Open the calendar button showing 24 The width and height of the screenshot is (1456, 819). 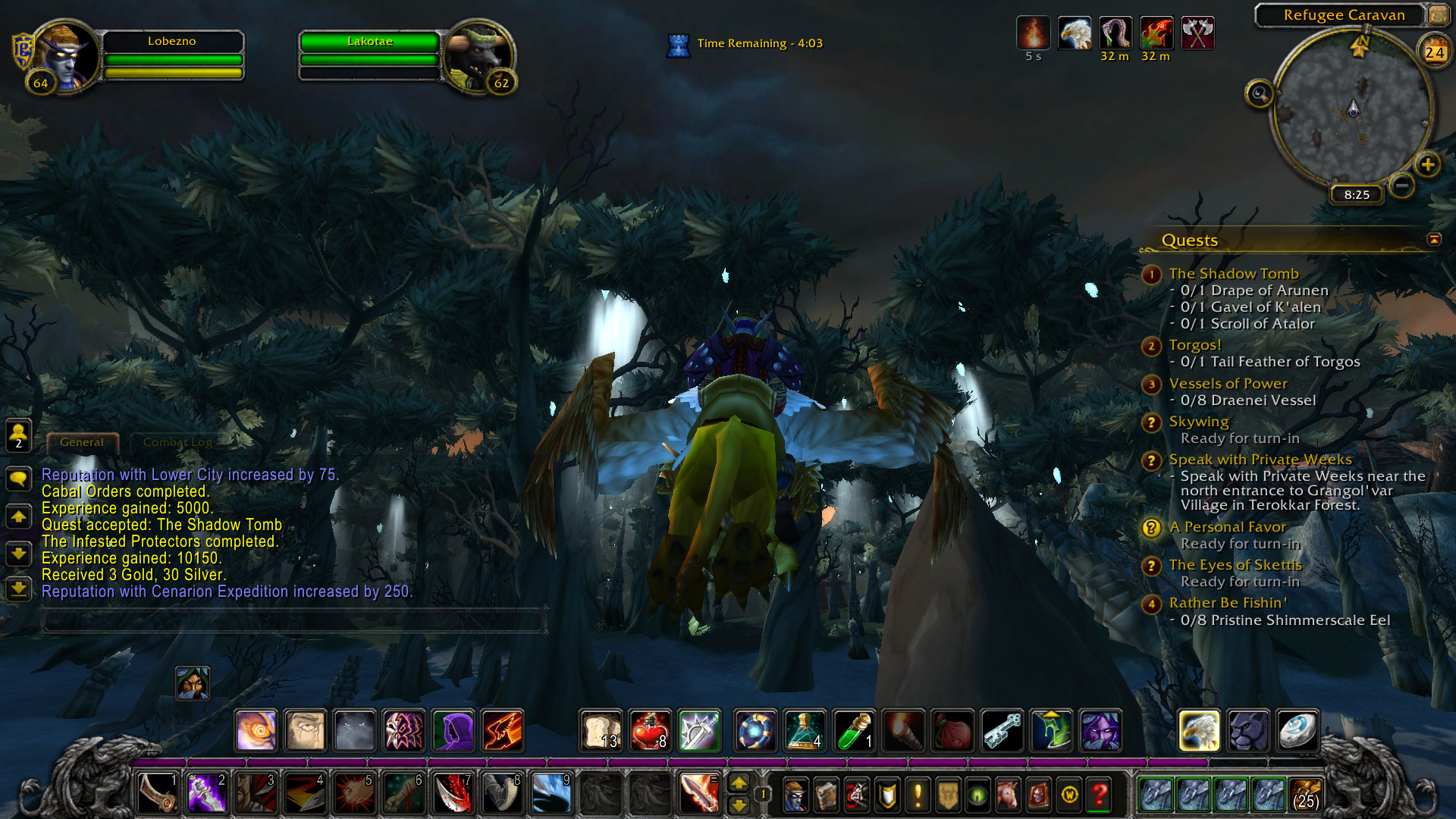coord(1434,52)
